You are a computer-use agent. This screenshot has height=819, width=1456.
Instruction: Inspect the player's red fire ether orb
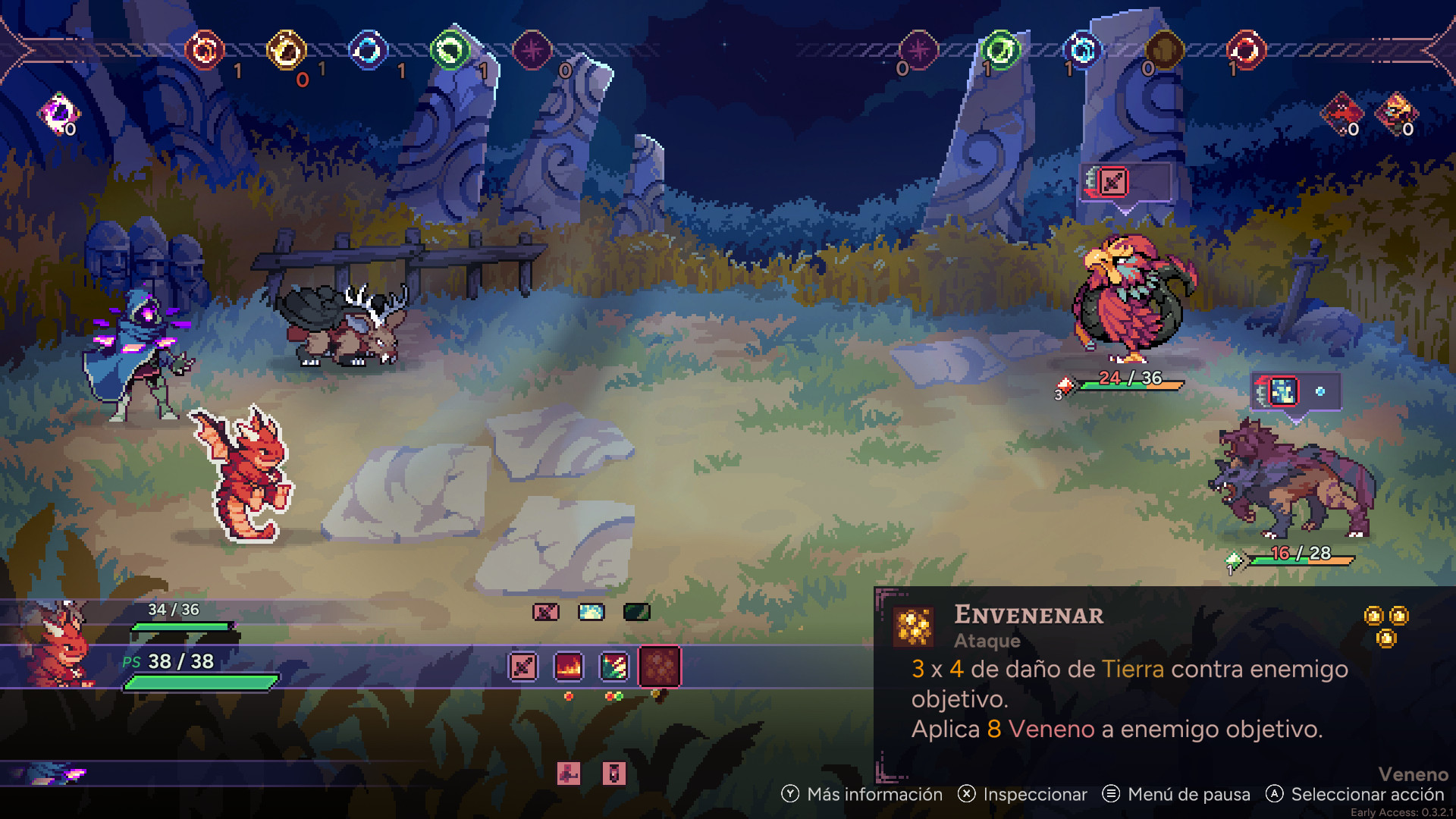click(205, 51)
